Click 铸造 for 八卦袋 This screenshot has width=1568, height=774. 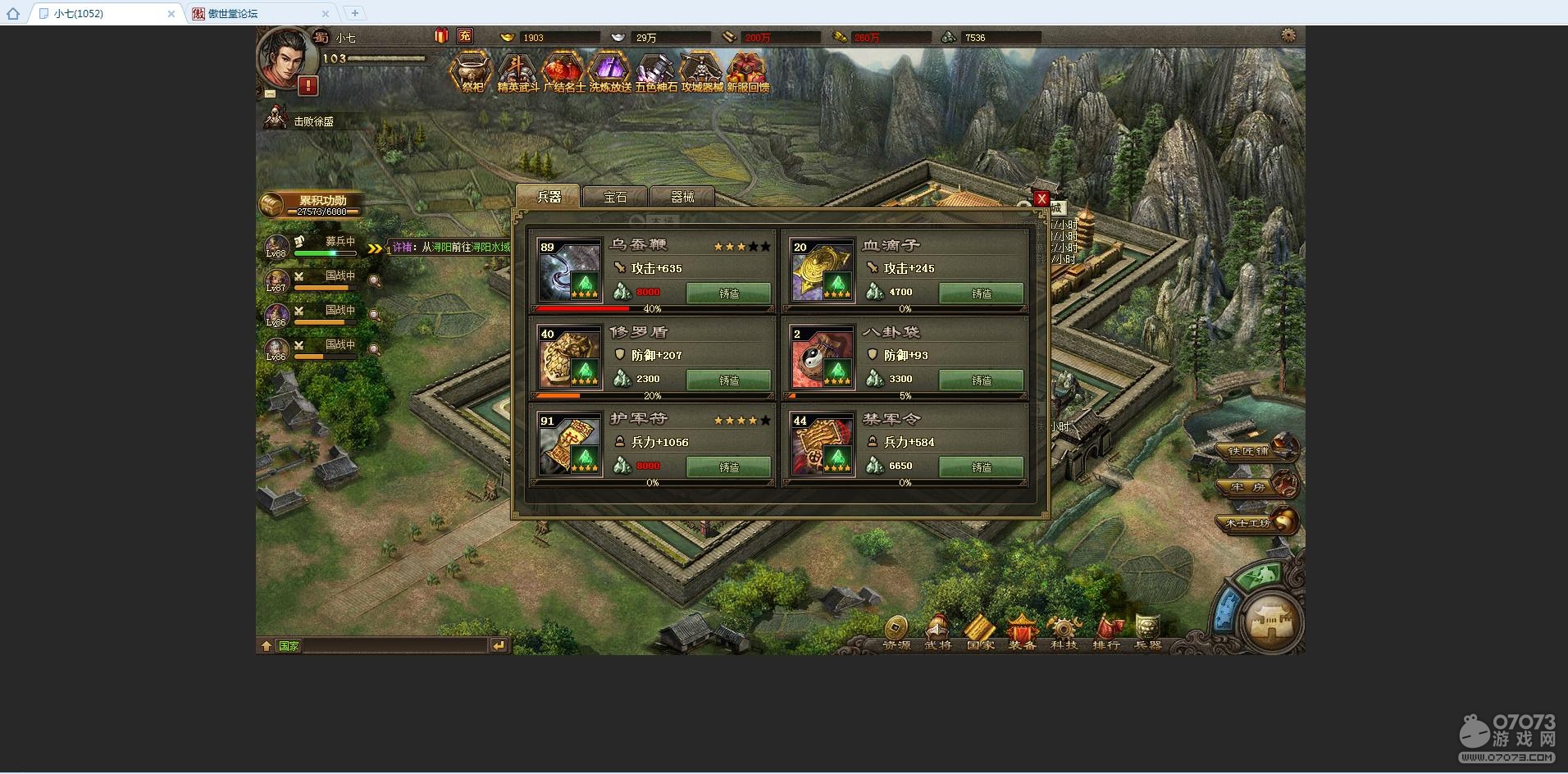[x=981, y=380]
